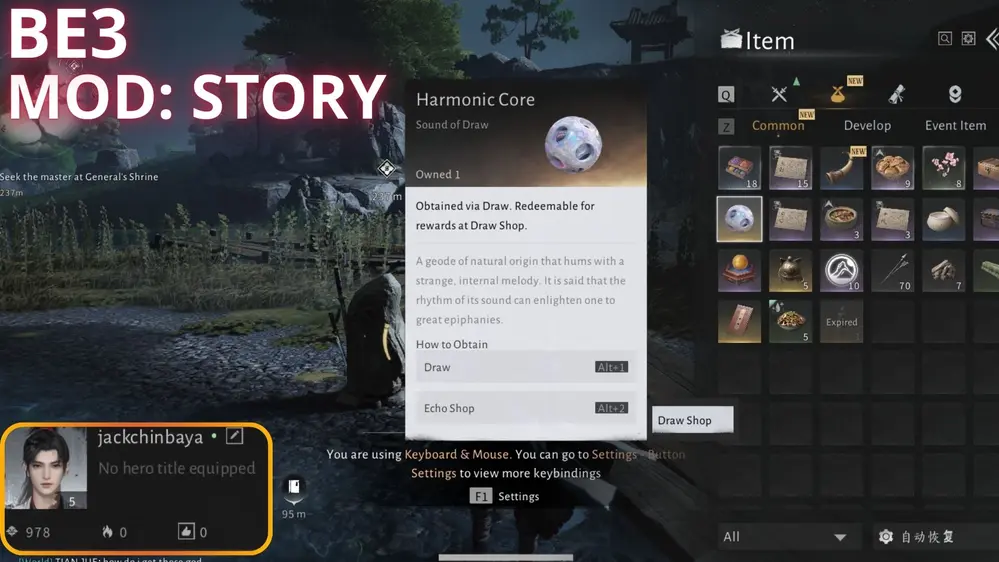The height and width of the screenshot is (562, 999).
Task: Open the jackchinbaya character portrait
Action: [x=46, y=468]
